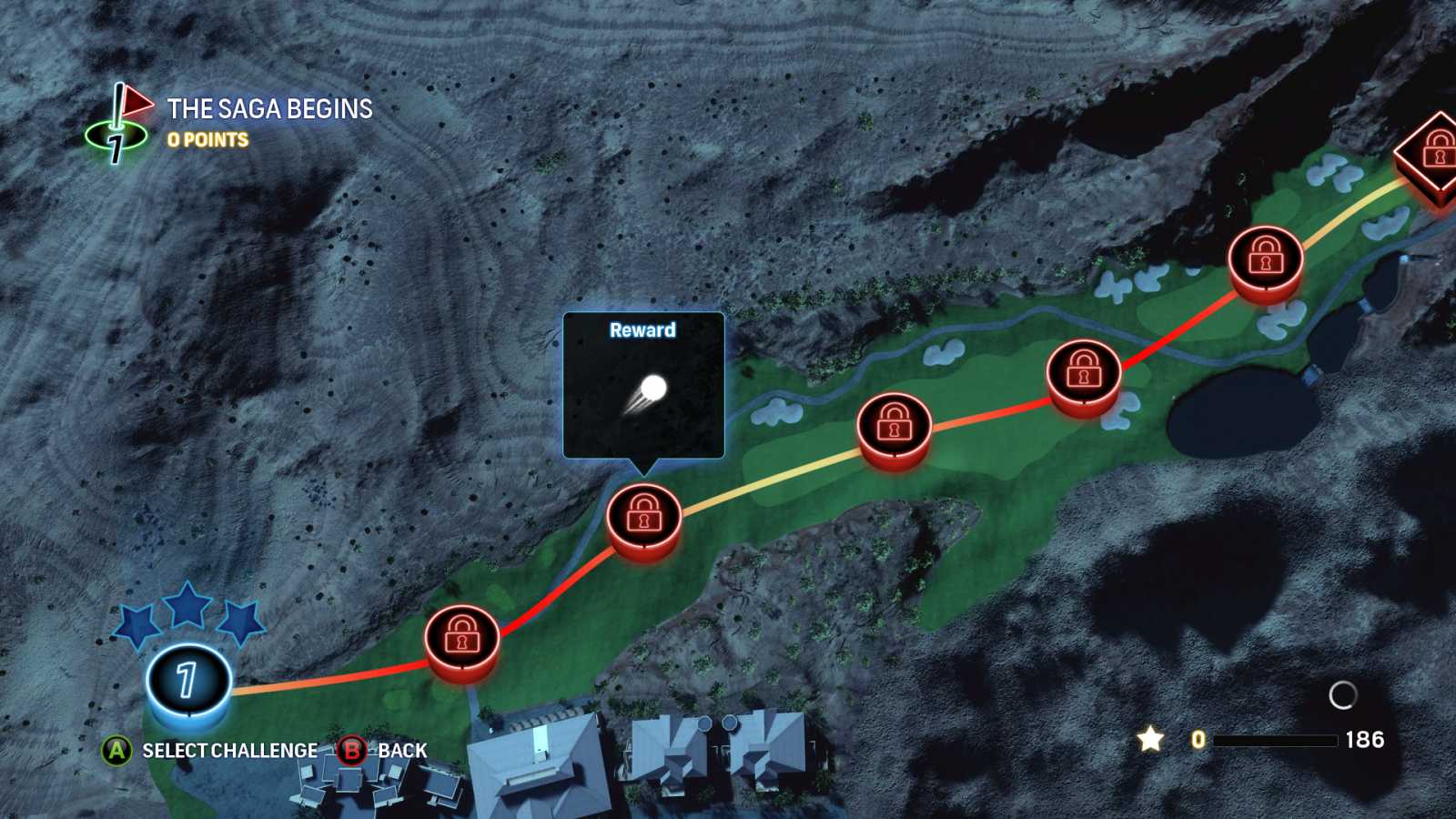Image resolution: width=1456 pixels, height=819 pixels.
Task: Click the star icon beside the score counter
Action: tap(1149, 739)
